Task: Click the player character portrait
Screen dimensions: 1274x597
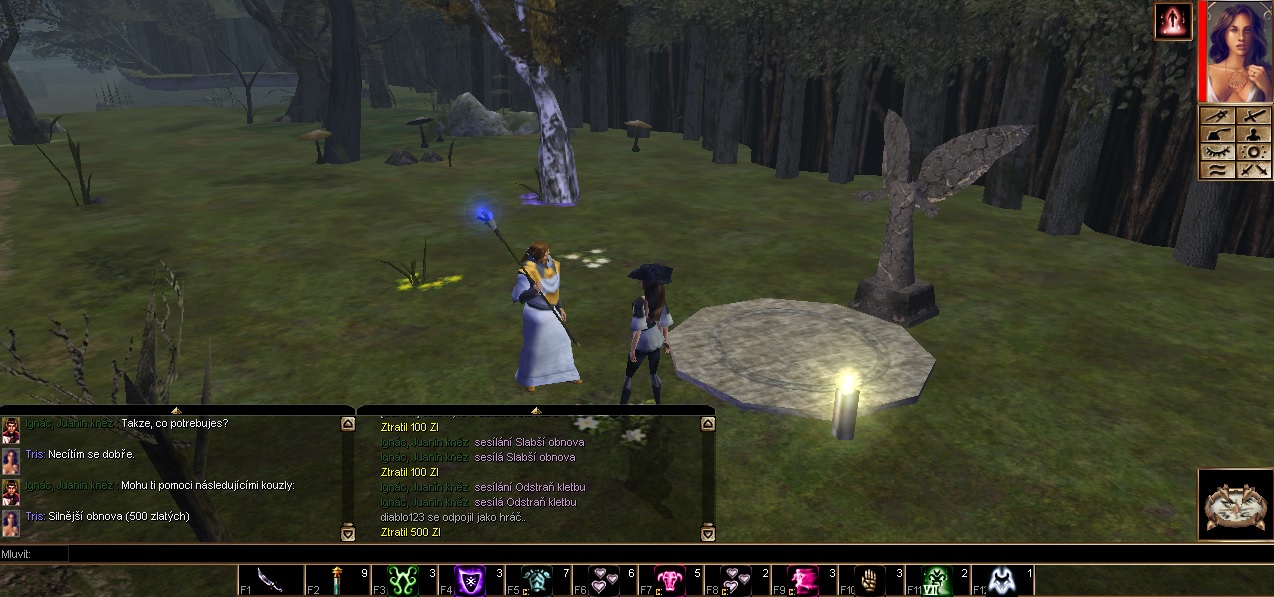Action: coord(1238,52)
